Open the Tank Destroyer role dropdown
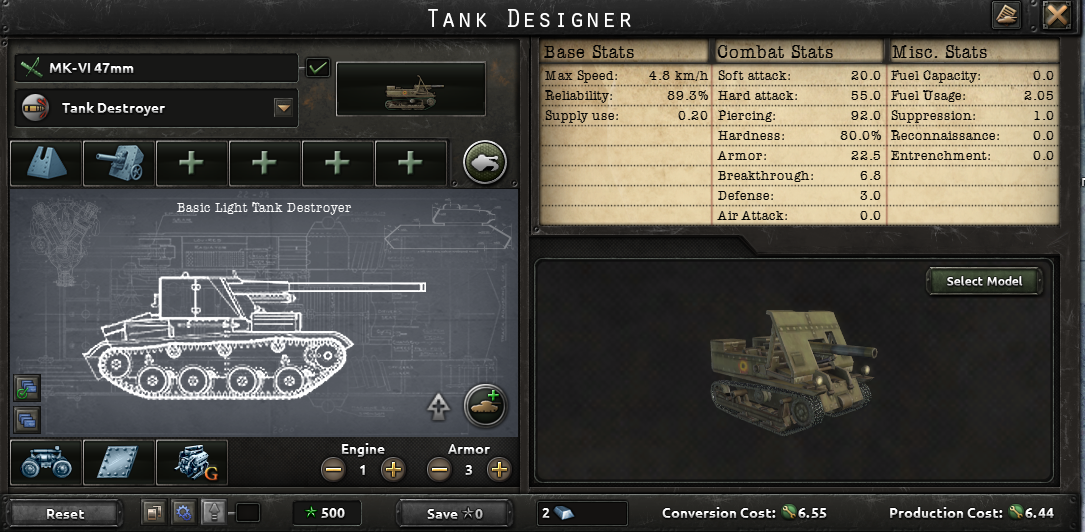This screenshot has height=532, width=1085. click(x=283, y=108)
